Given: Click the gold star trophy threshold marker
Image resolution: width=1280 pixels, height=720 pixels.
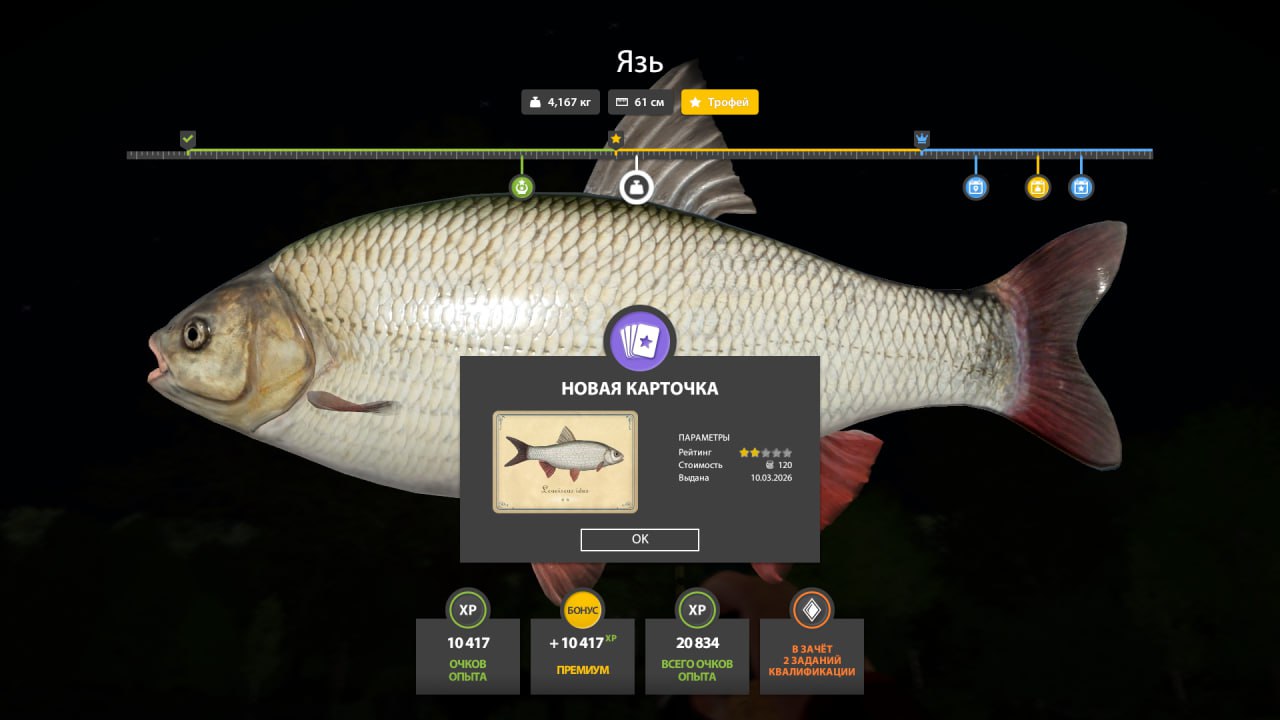Looking at the screenshot, I should coord(616,139).
